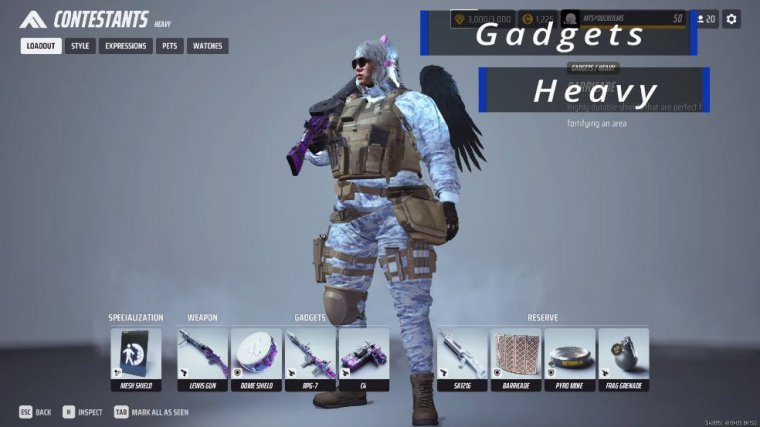Open the settings gear menu

[x=732, y=19]
